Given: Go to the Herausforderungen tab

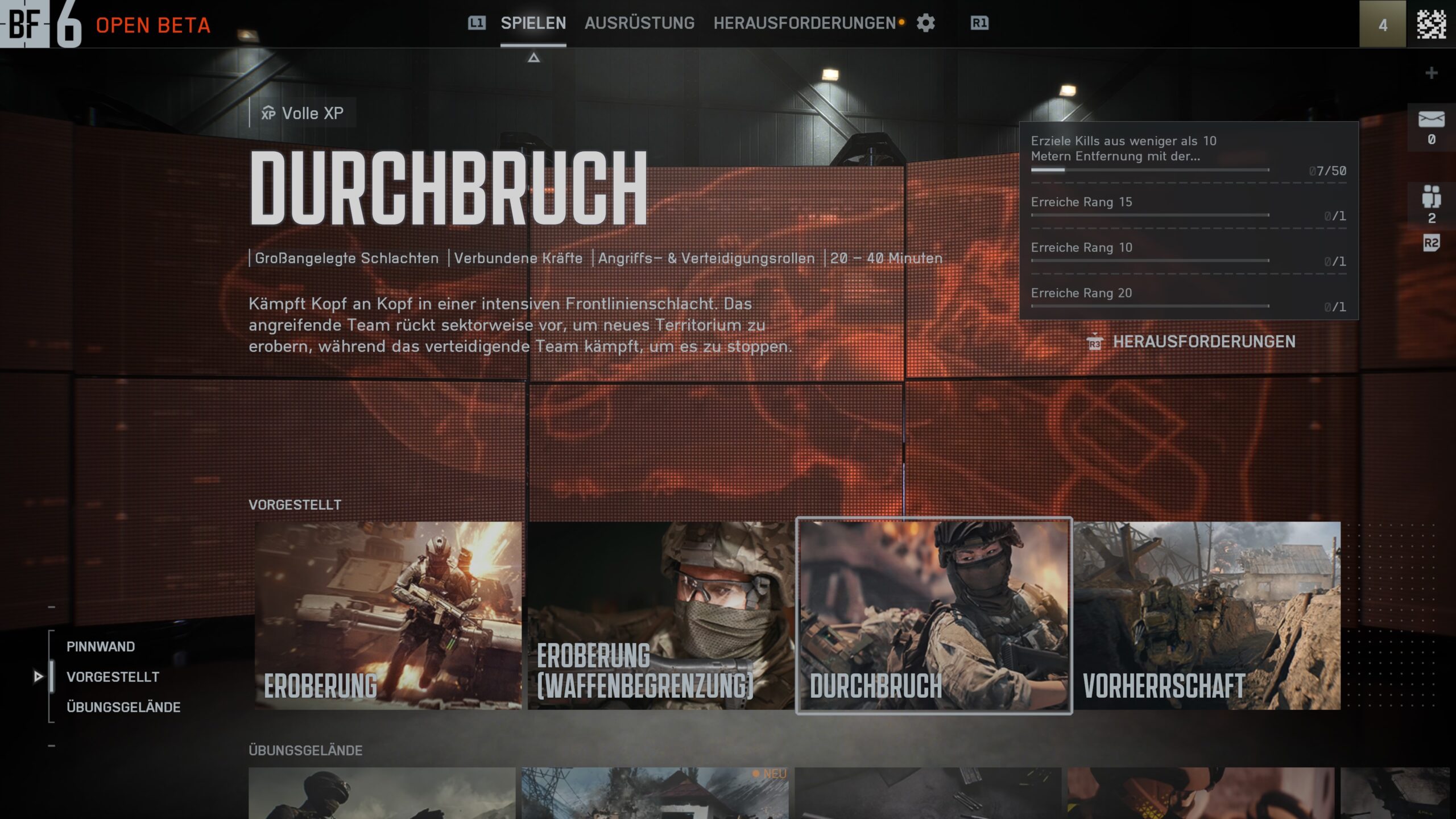Looking at the screenshot, I should 804,23.
